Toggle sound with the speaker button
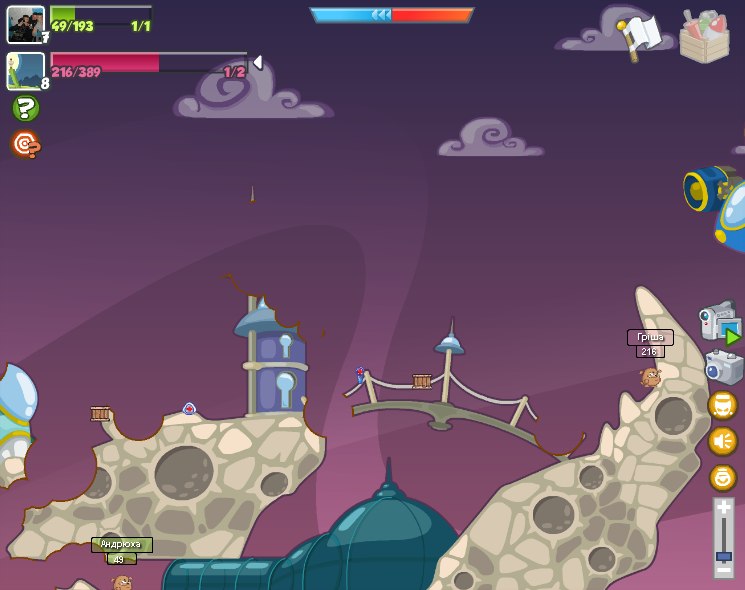 [x=722, y=441]
